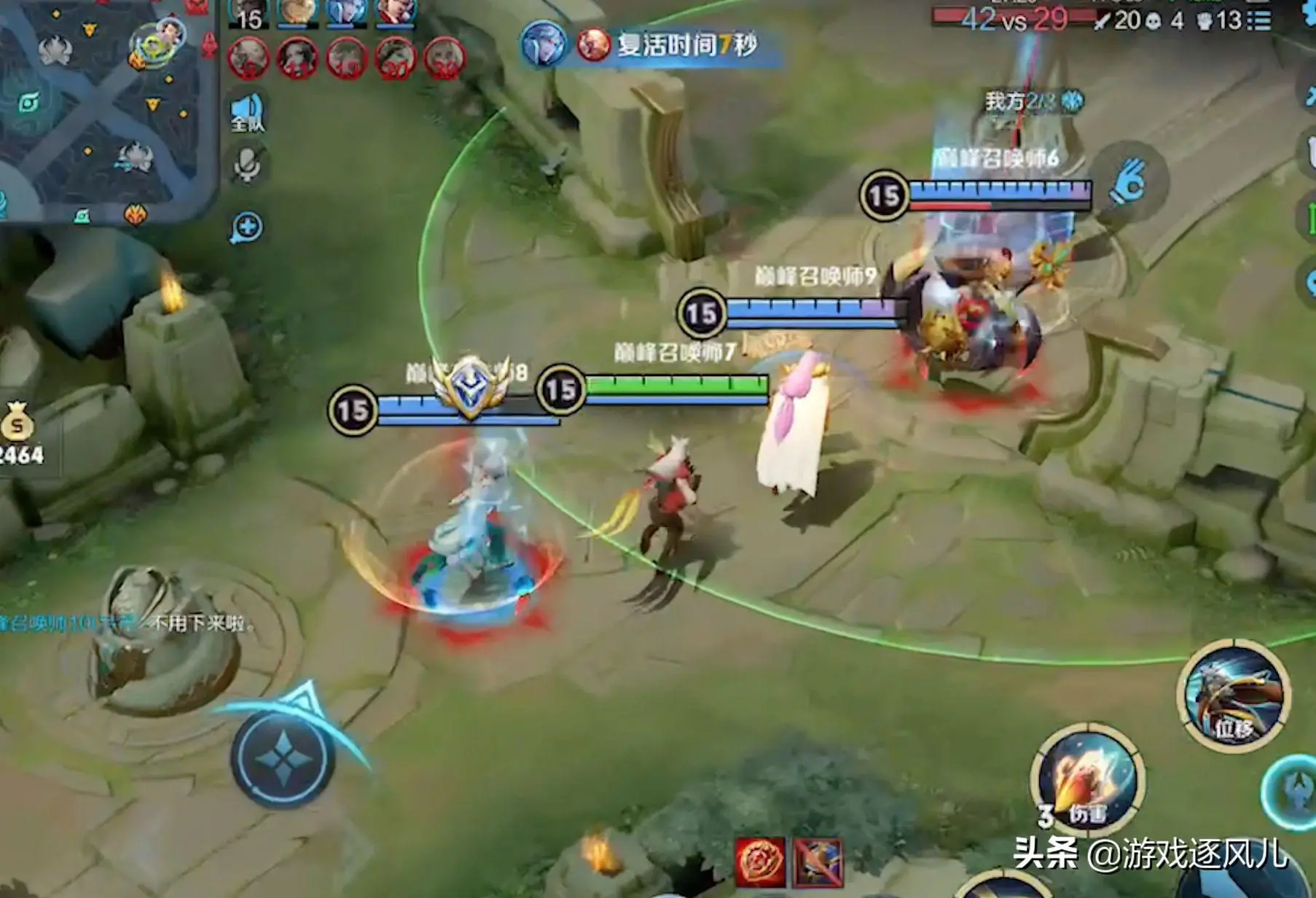
Task: Open the scoreboard list icon
Action: (x=1260, y=20)
